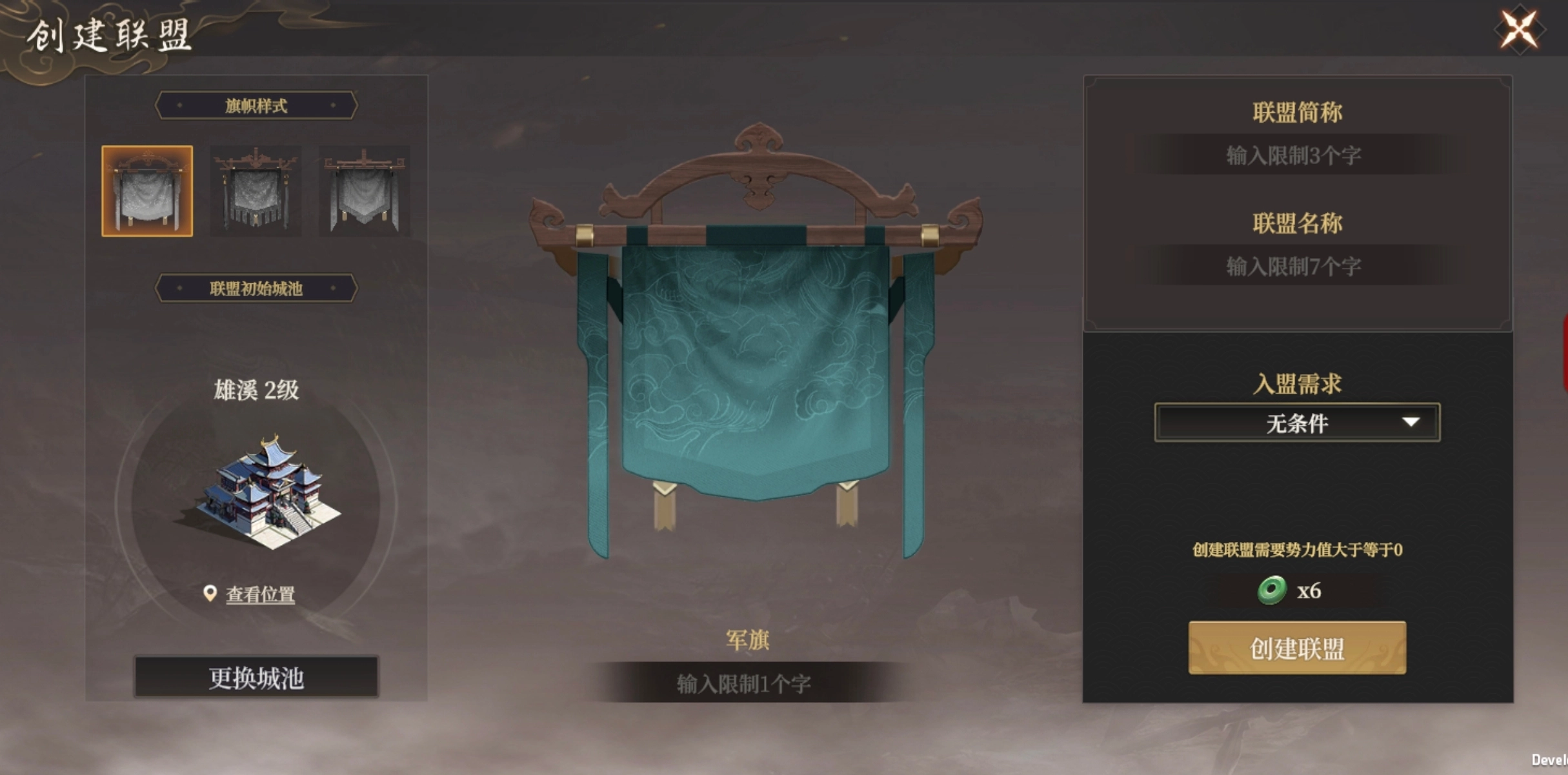This screenshot has width=1568, height=775.
Task: Click the 更换城池 change city button
Action: [256, 678]
